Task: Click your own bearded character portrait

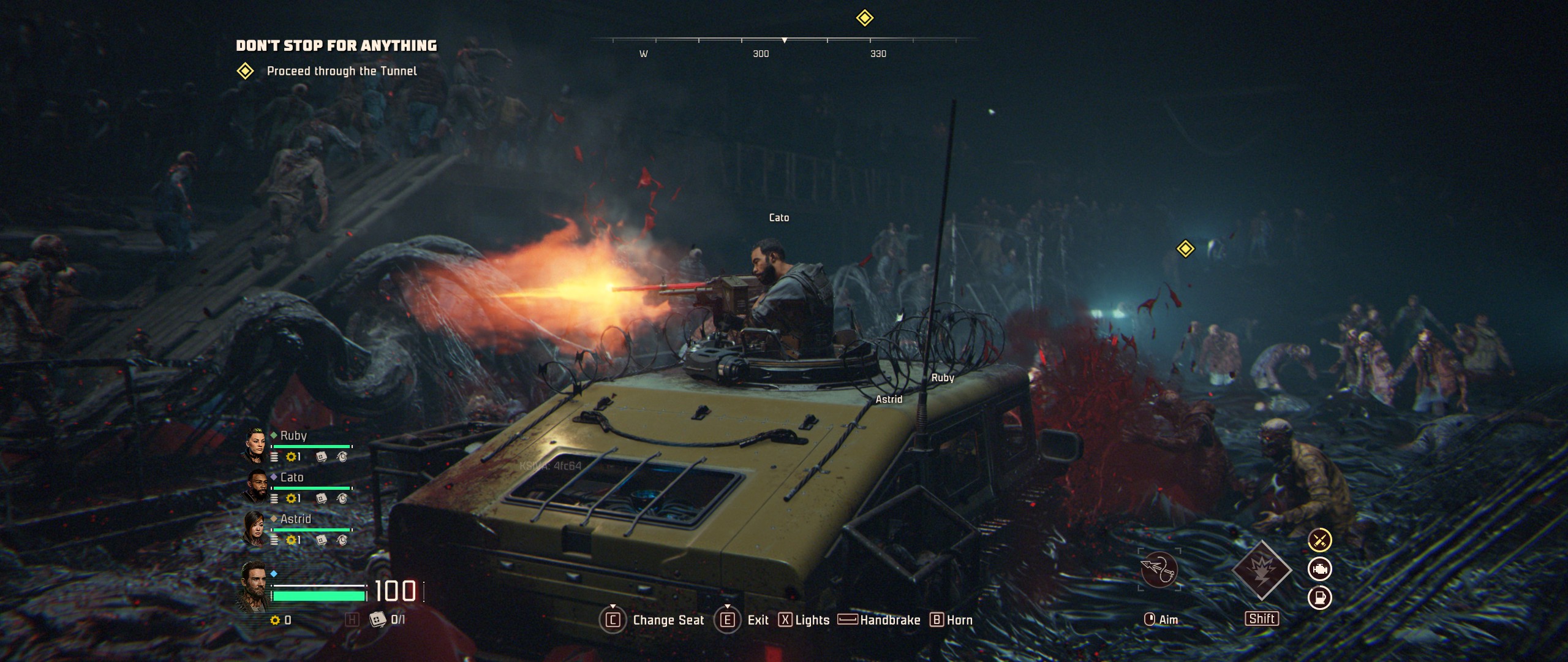Action: [x=254, y=587]
